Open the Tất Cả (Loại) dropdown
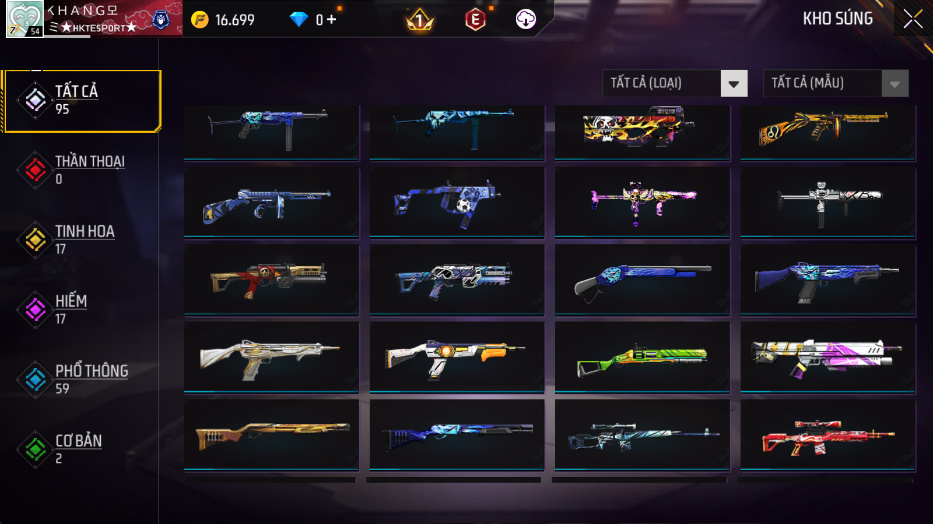This screenshot has width=933, height=524. [x=675, y=84]
